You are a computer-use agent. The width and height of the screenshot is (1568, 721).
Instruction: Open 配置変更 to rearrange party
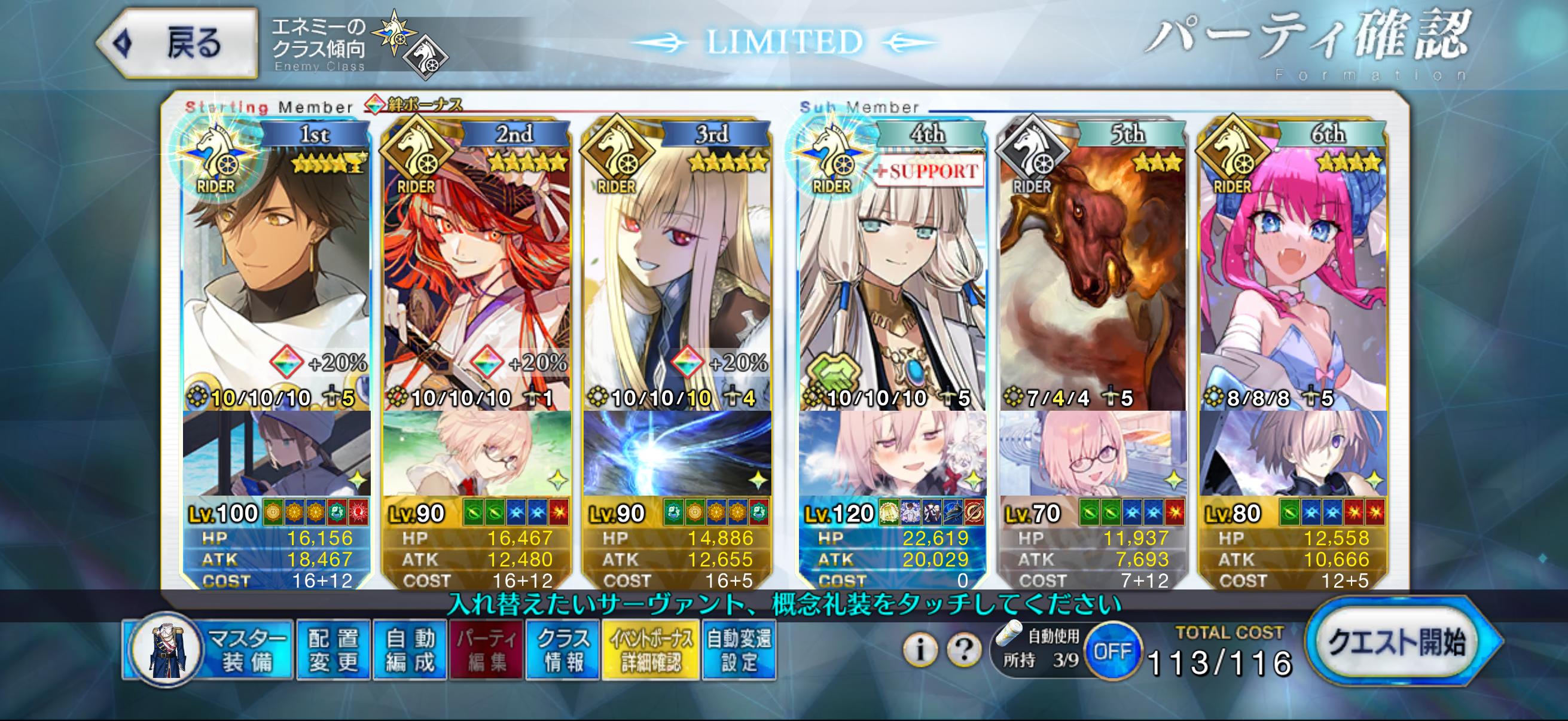(x=333, y=650)
